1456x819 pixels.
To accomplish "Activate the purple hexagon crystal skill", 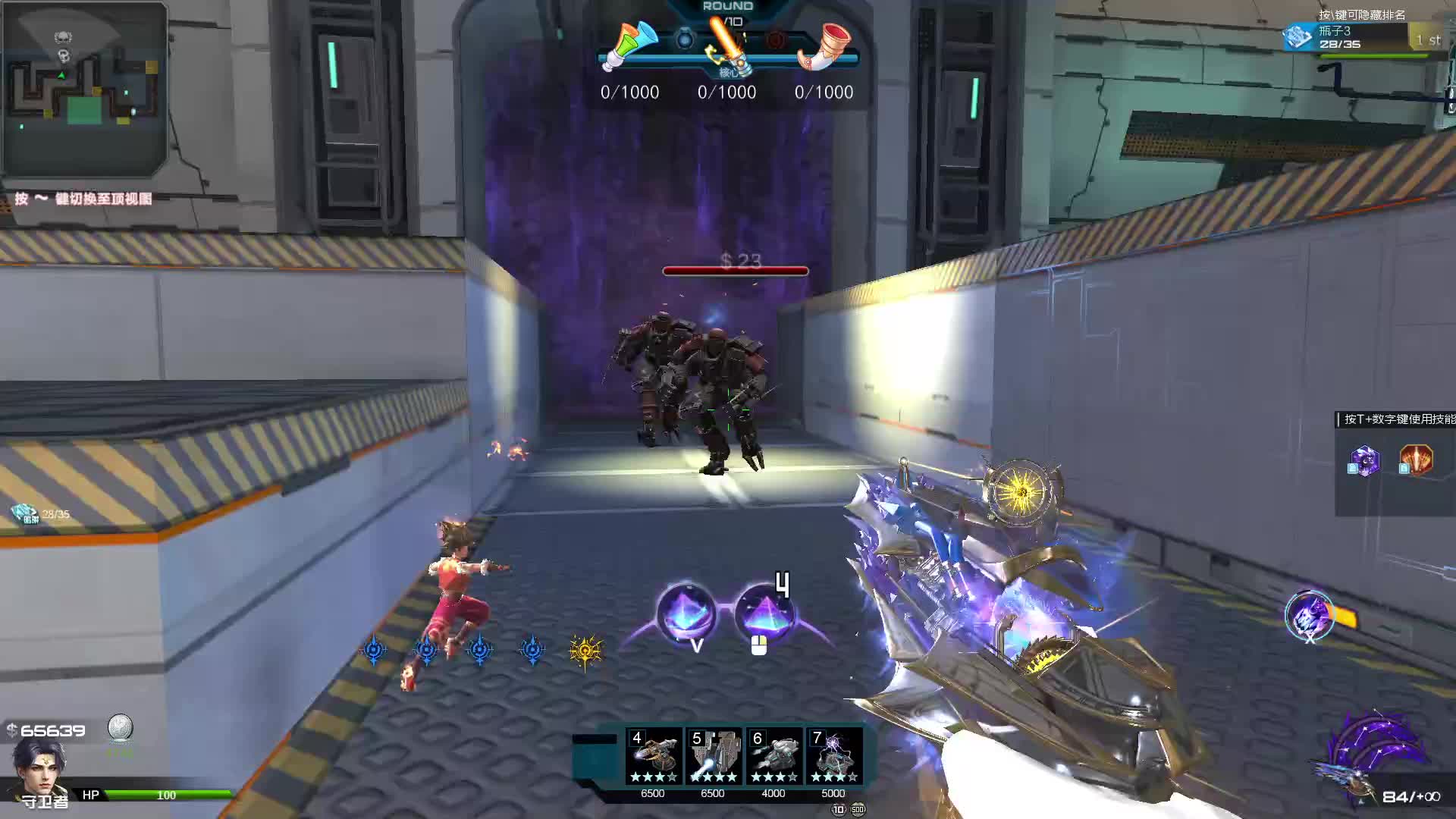I will click(1364, 460).
